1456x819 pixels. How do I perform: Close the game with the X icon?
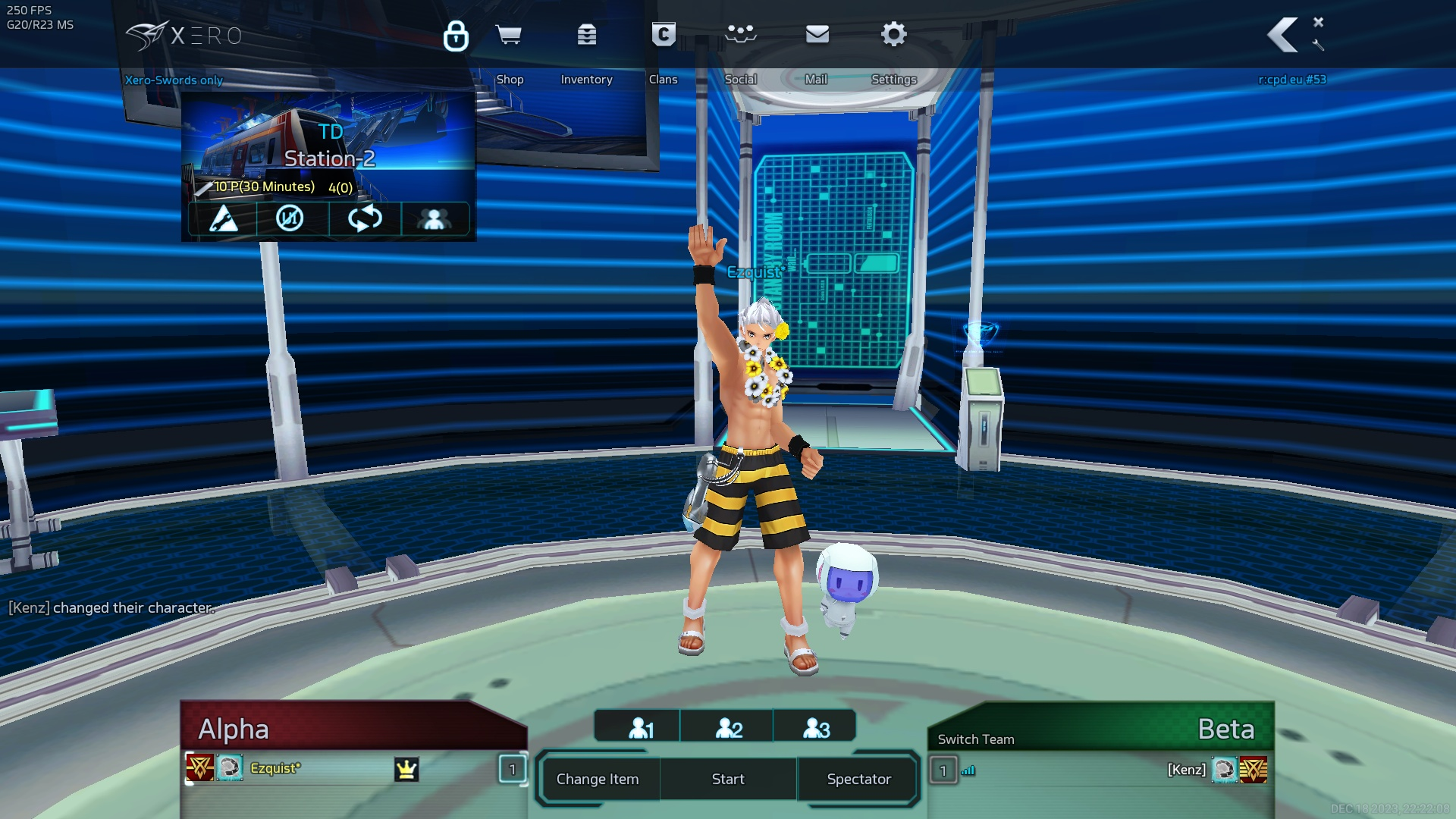click(x=1319, y=22)
